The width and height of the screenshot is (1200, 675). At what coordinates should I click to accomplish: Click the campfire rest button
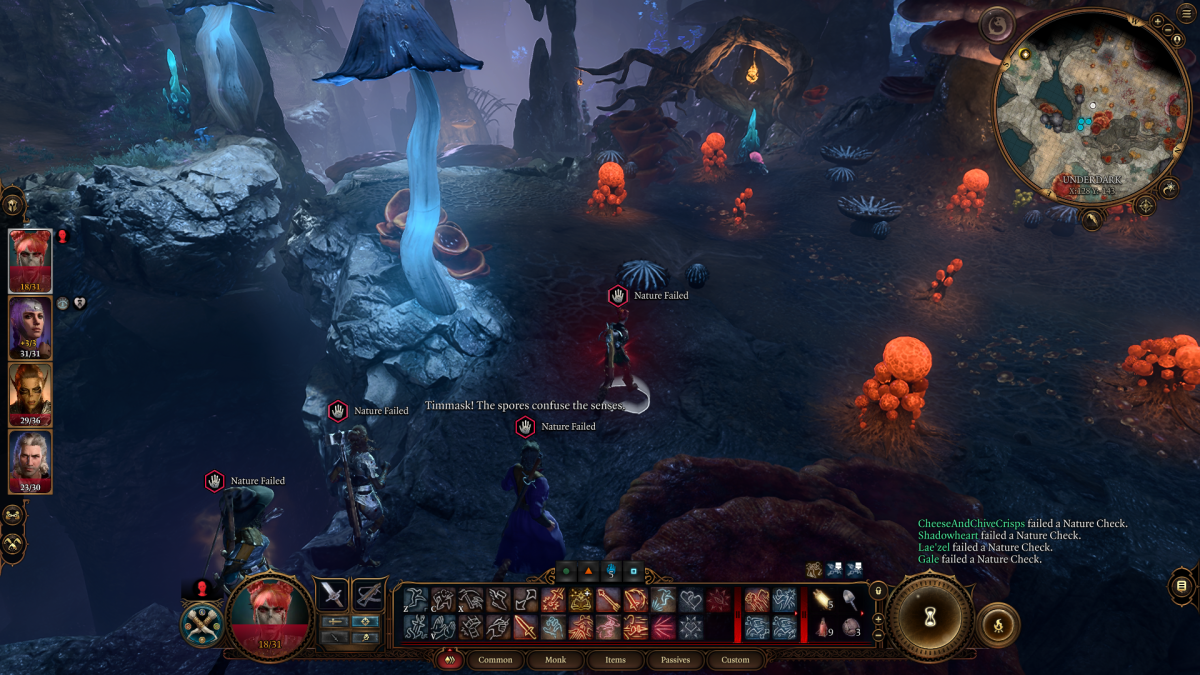click(997, 625)
